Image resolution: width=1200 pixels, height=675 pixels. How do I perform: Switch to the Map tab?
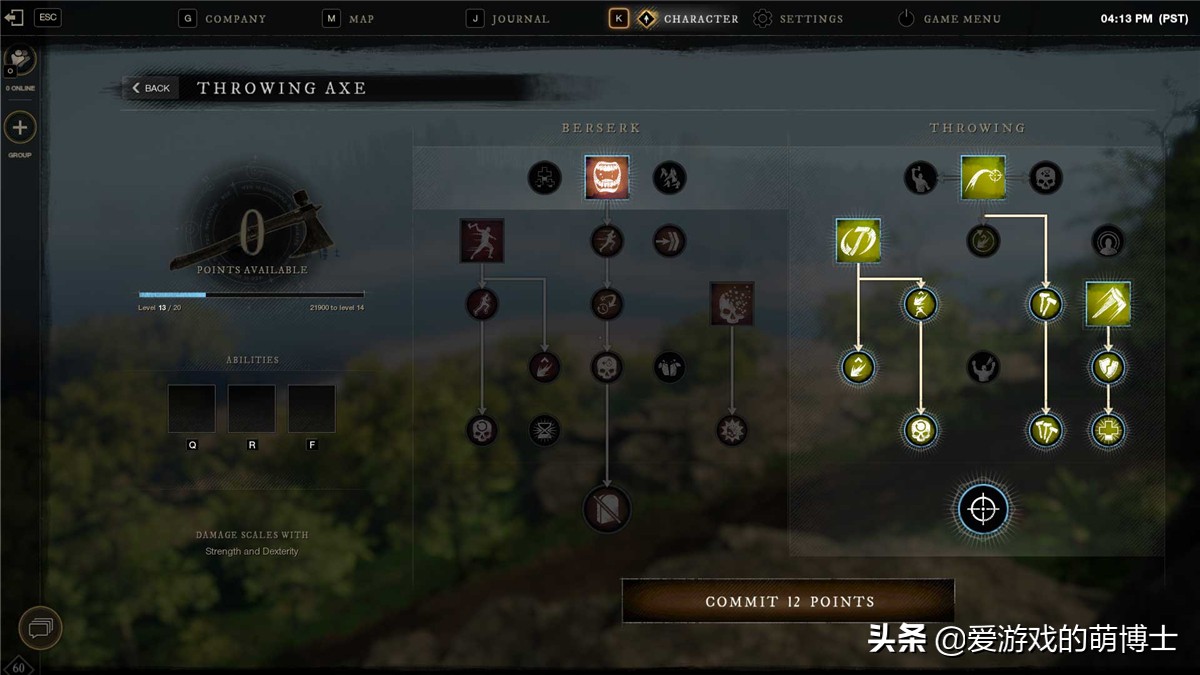pyautogui.click(x=349, y=18)
